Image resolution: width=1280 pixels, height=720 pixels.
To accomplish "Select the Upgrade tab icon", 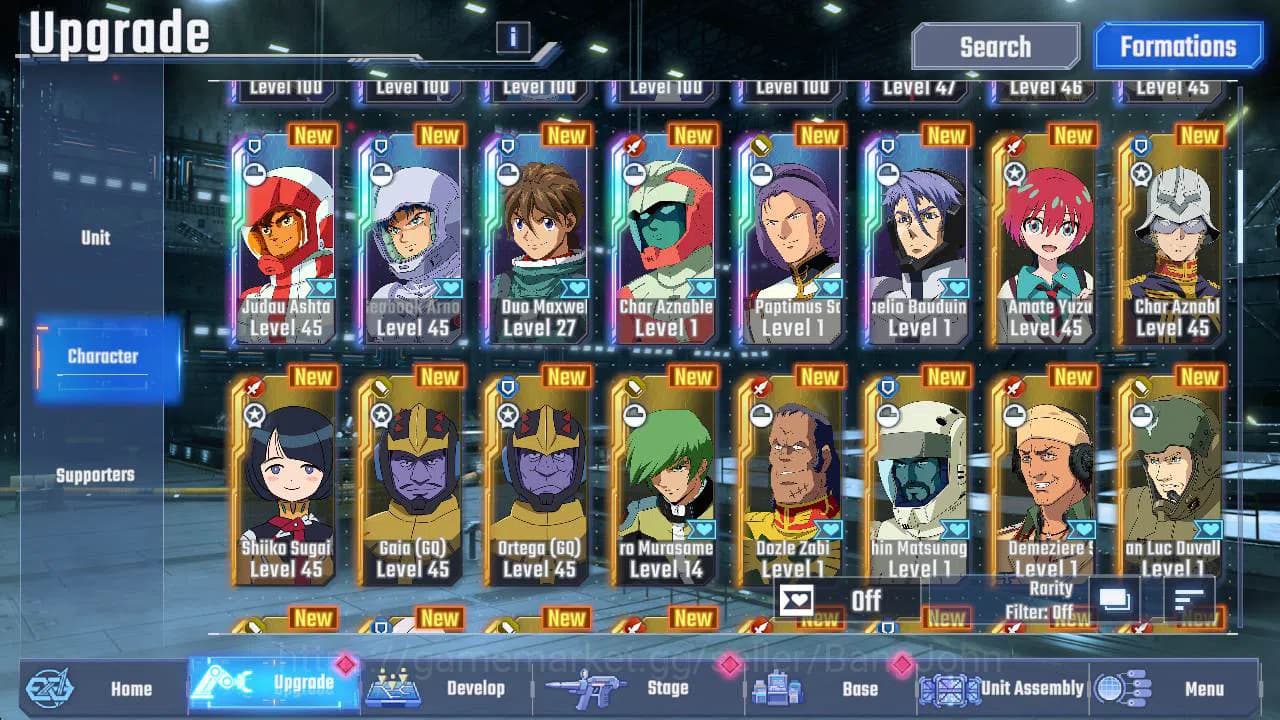I will [227, 689].
